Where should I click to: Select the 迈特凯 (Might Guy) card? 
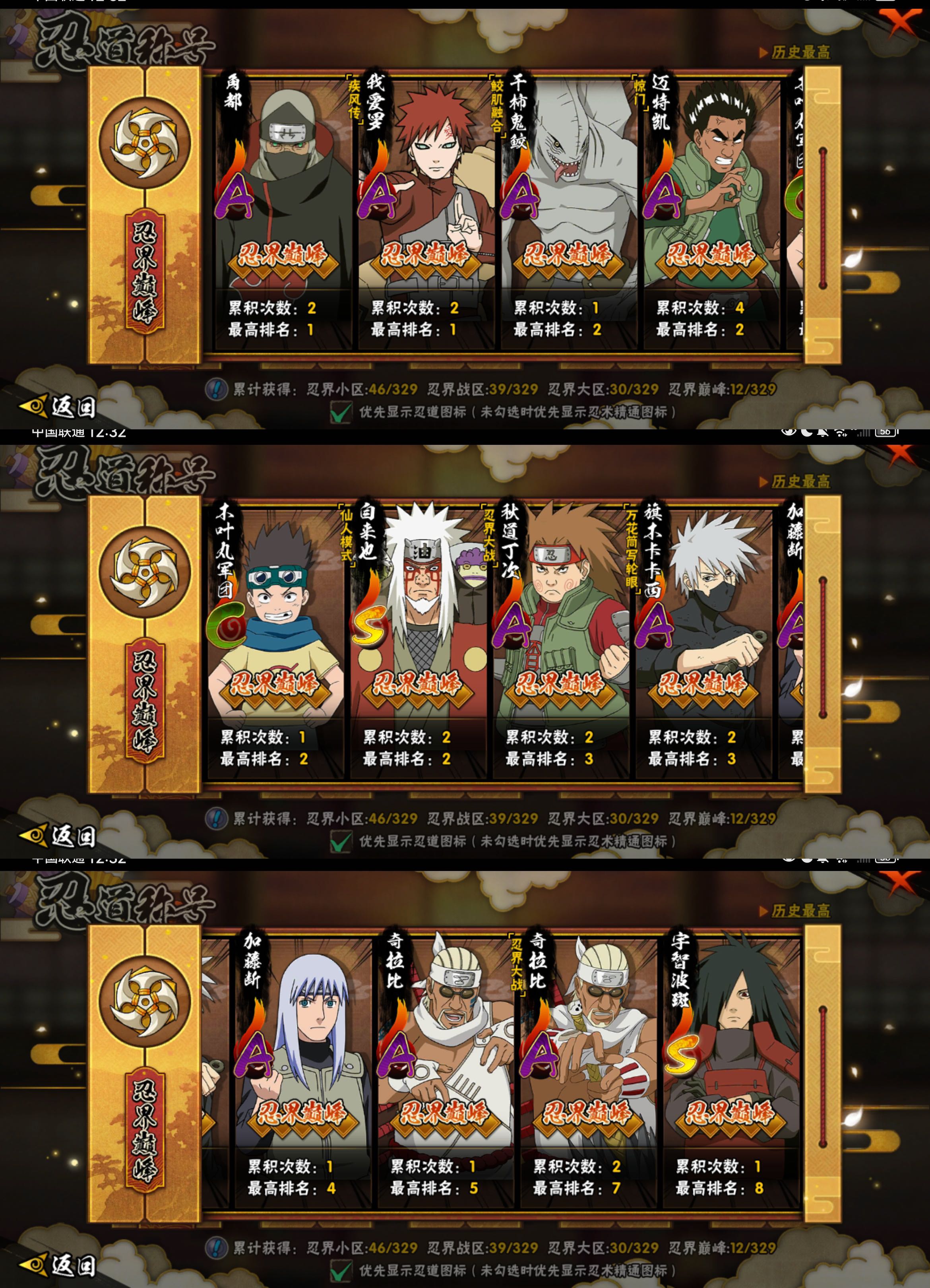pyautogui.click(x=711, y=210)
